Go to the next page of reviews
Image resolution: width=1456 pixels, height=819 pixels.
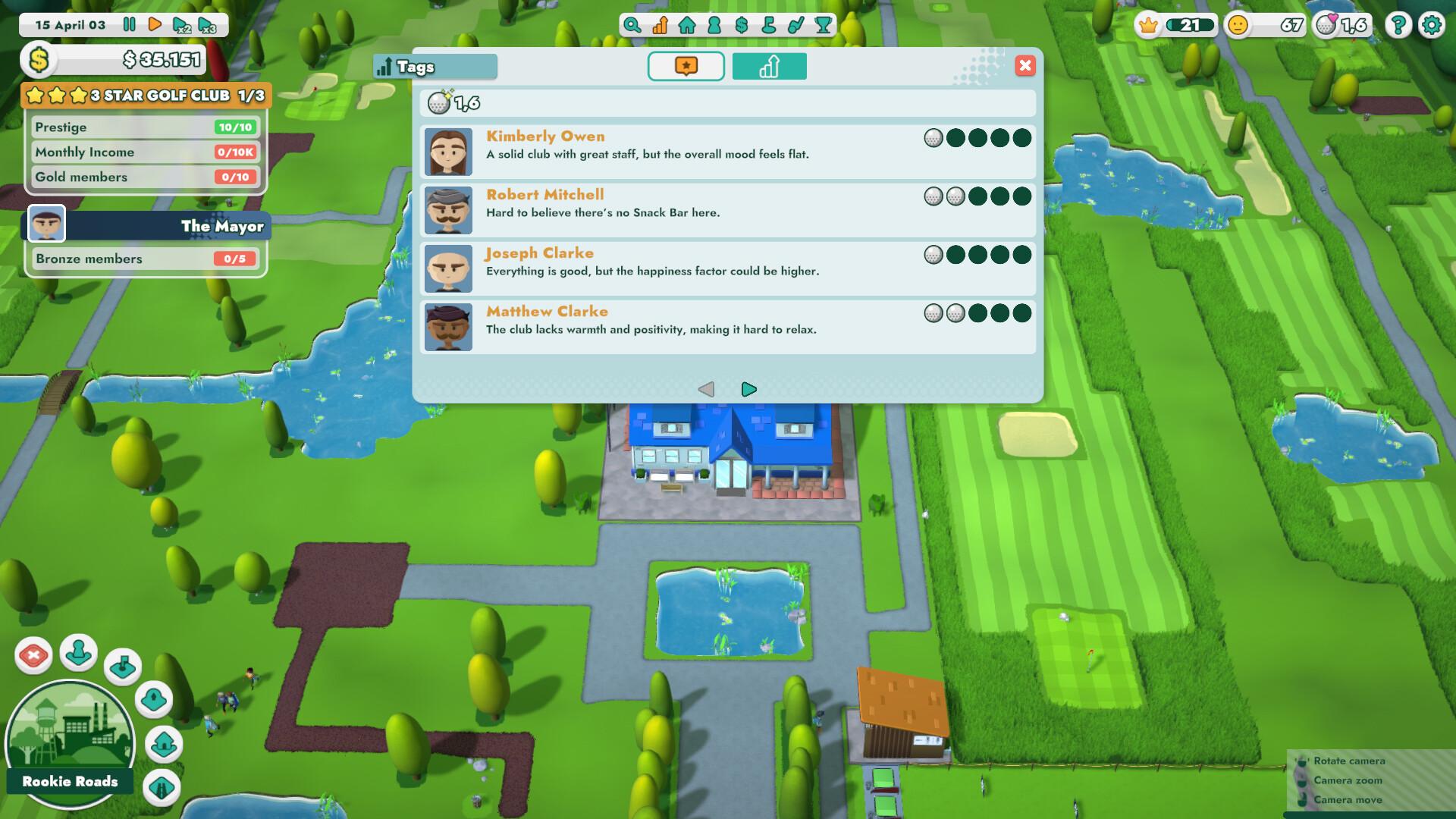(x=749, y=389)
